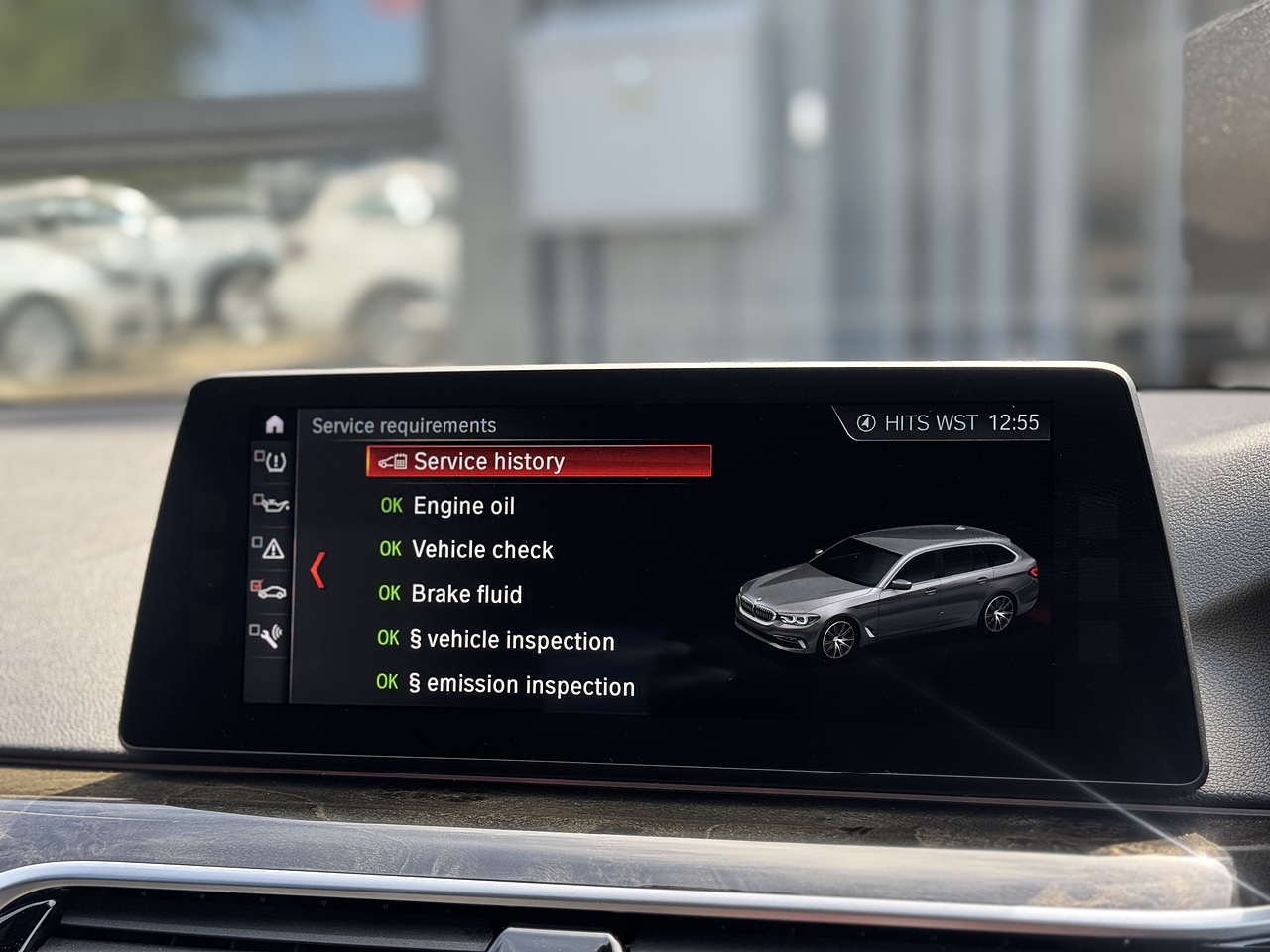Open the Vehicle check entry

tap(482, 550)
